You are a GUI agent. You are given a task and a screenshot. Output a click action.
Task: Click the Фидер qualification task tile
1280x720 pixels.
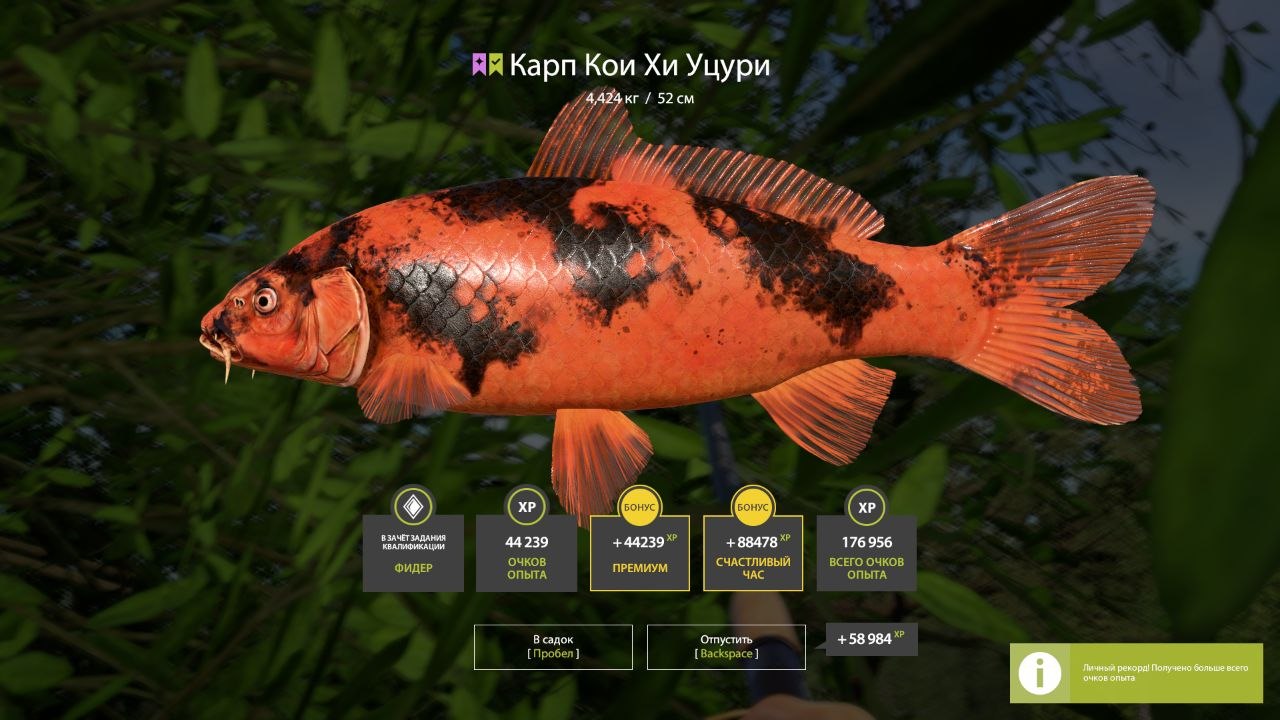coord(413,553)
